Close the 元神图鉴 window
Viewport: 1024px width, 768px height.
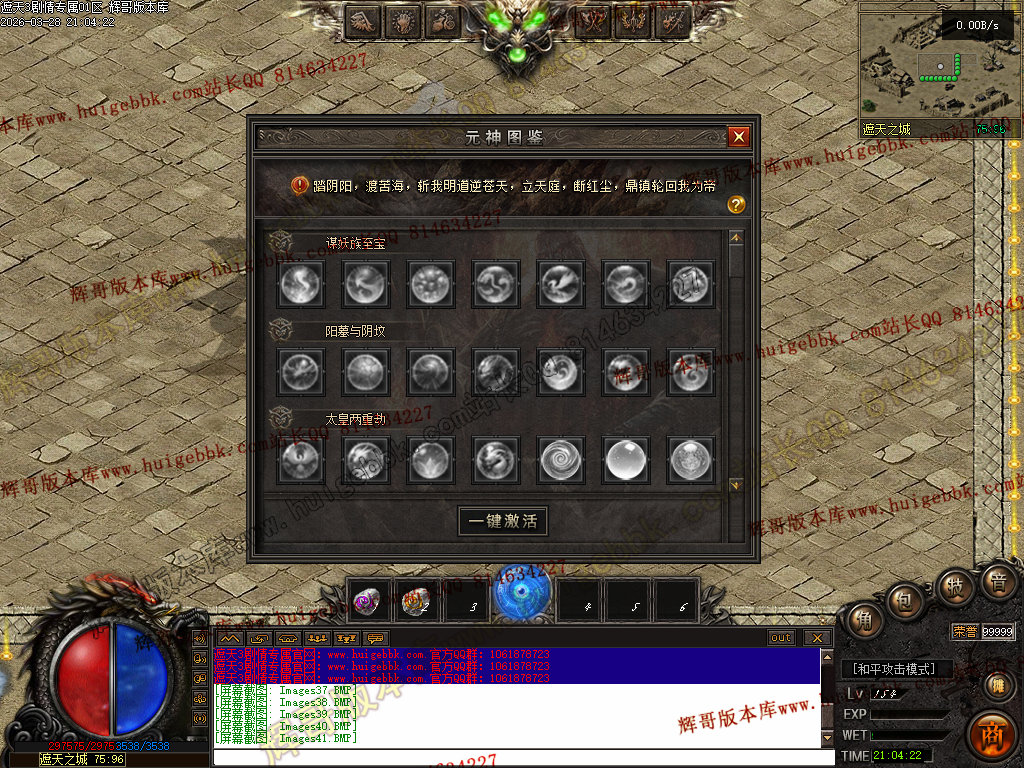(738, 137)
